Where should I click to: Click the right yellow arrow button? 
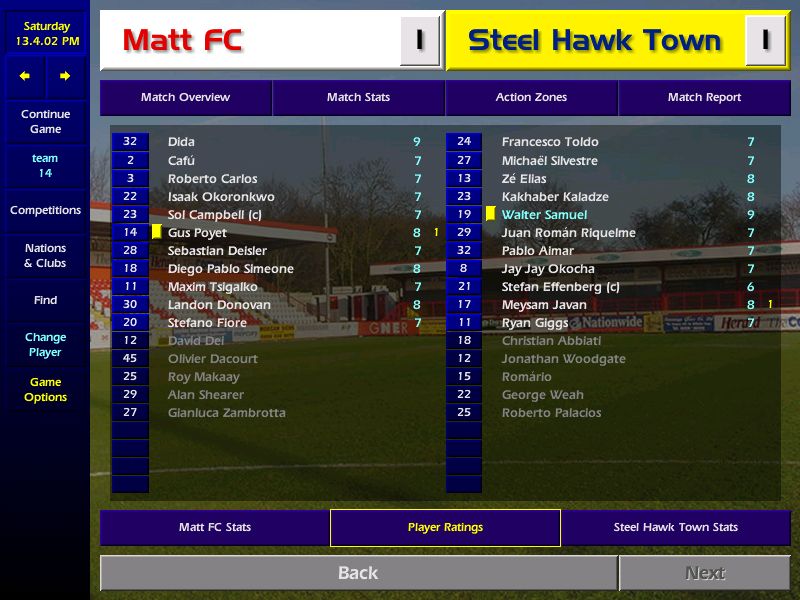65,76
